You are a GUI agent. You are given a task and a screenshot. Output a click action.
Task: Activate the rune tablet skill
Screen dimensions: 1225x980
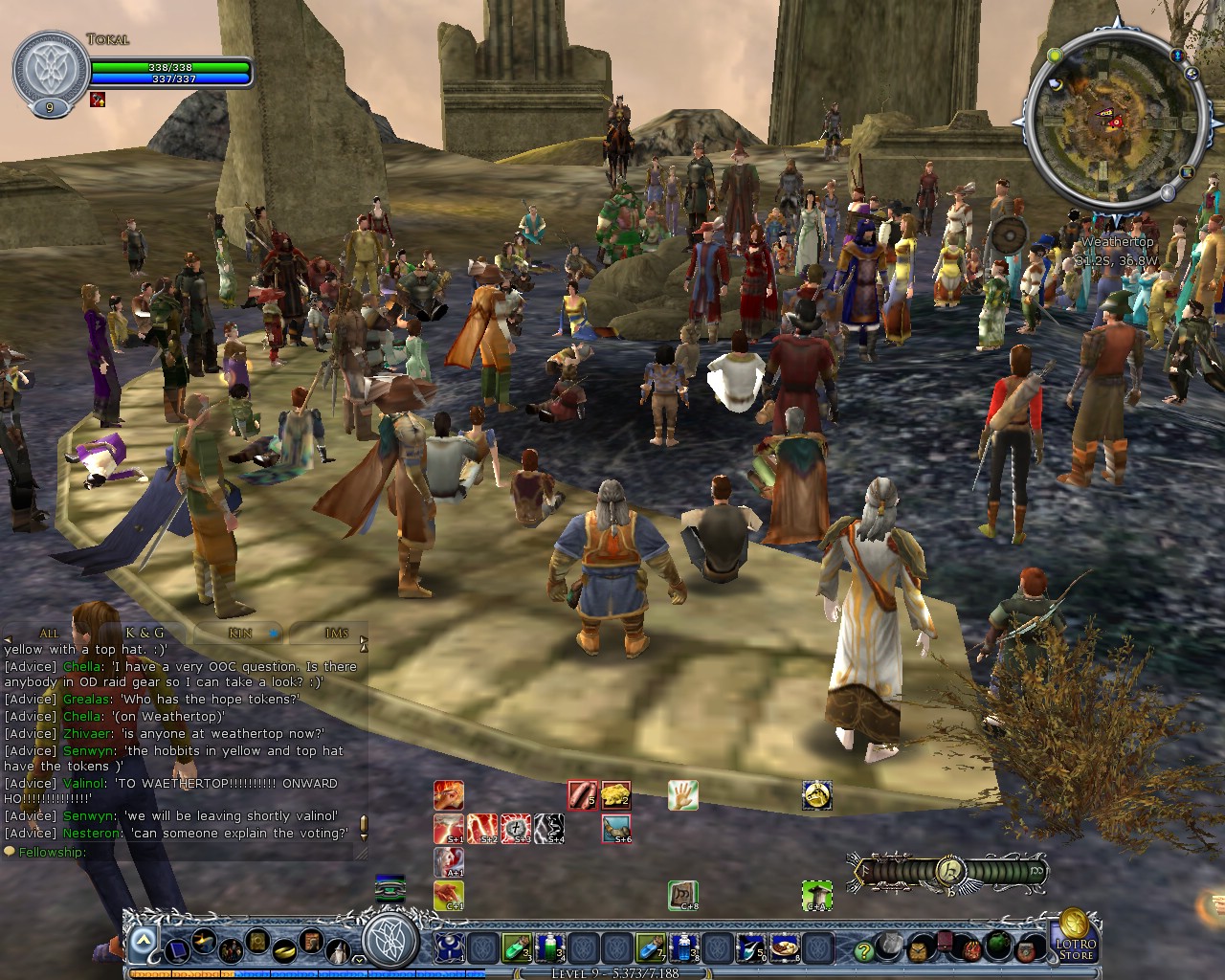click(682, 895)
